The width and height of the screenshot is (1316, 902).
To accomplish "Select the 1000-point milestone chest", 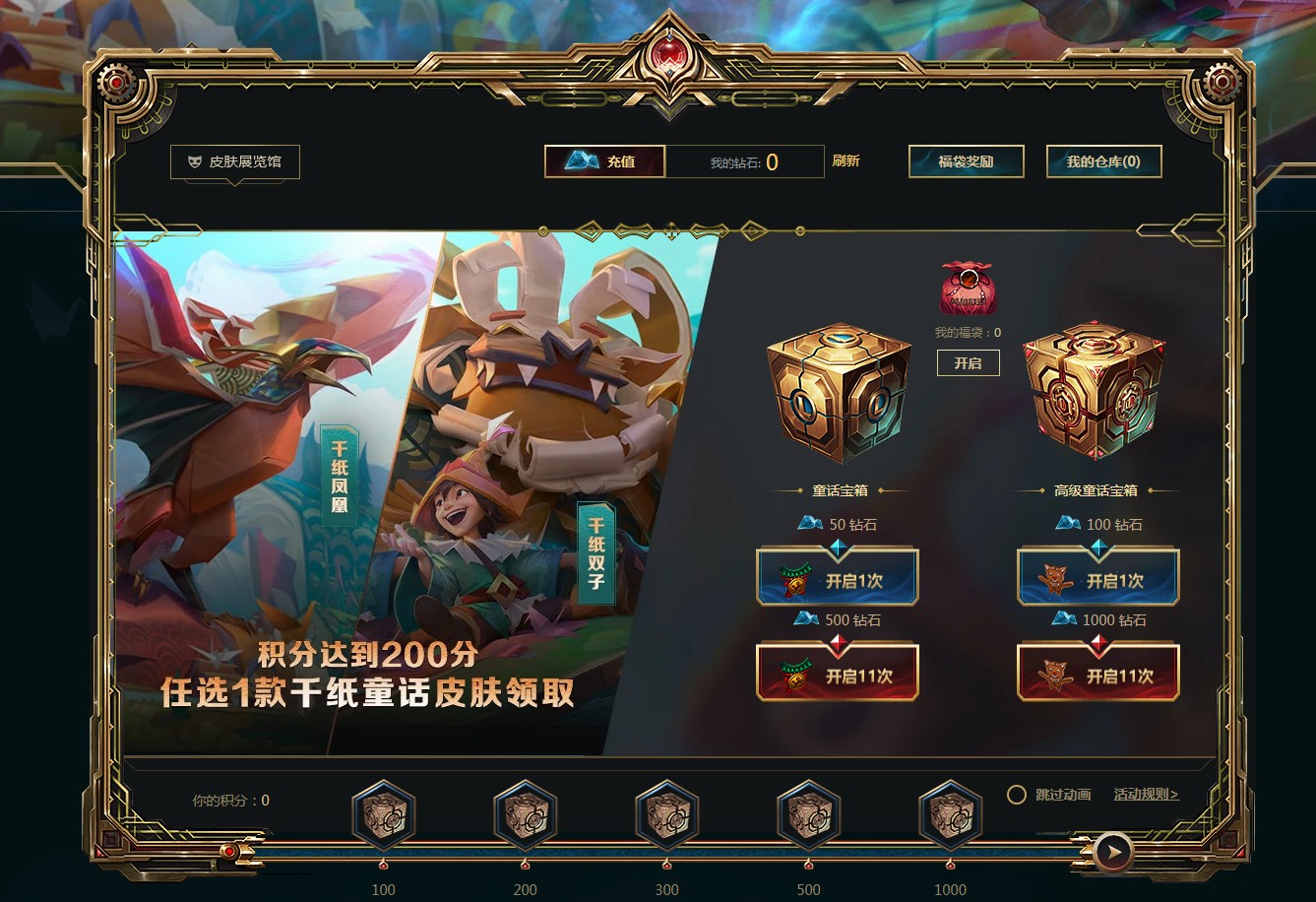I will [x=948, y=815].
